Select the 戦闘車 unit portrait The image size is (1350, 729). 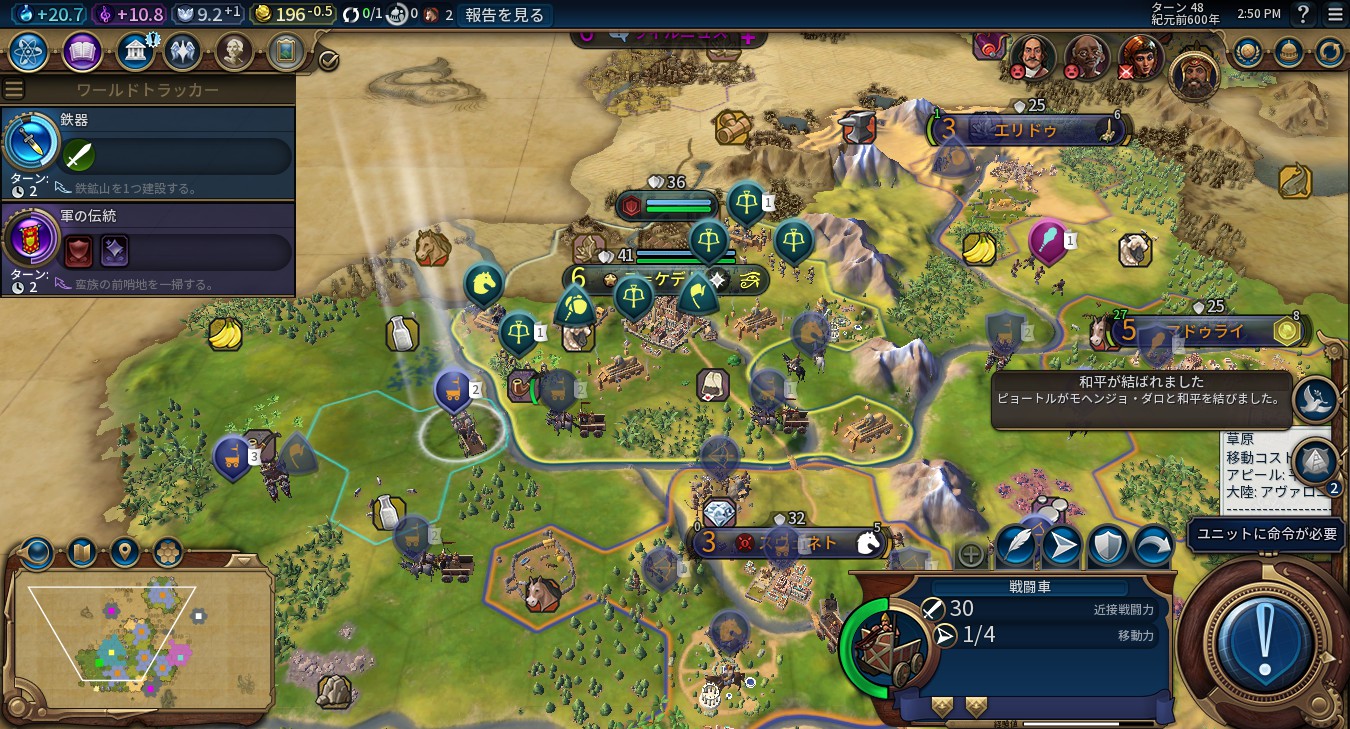point(889,641)
